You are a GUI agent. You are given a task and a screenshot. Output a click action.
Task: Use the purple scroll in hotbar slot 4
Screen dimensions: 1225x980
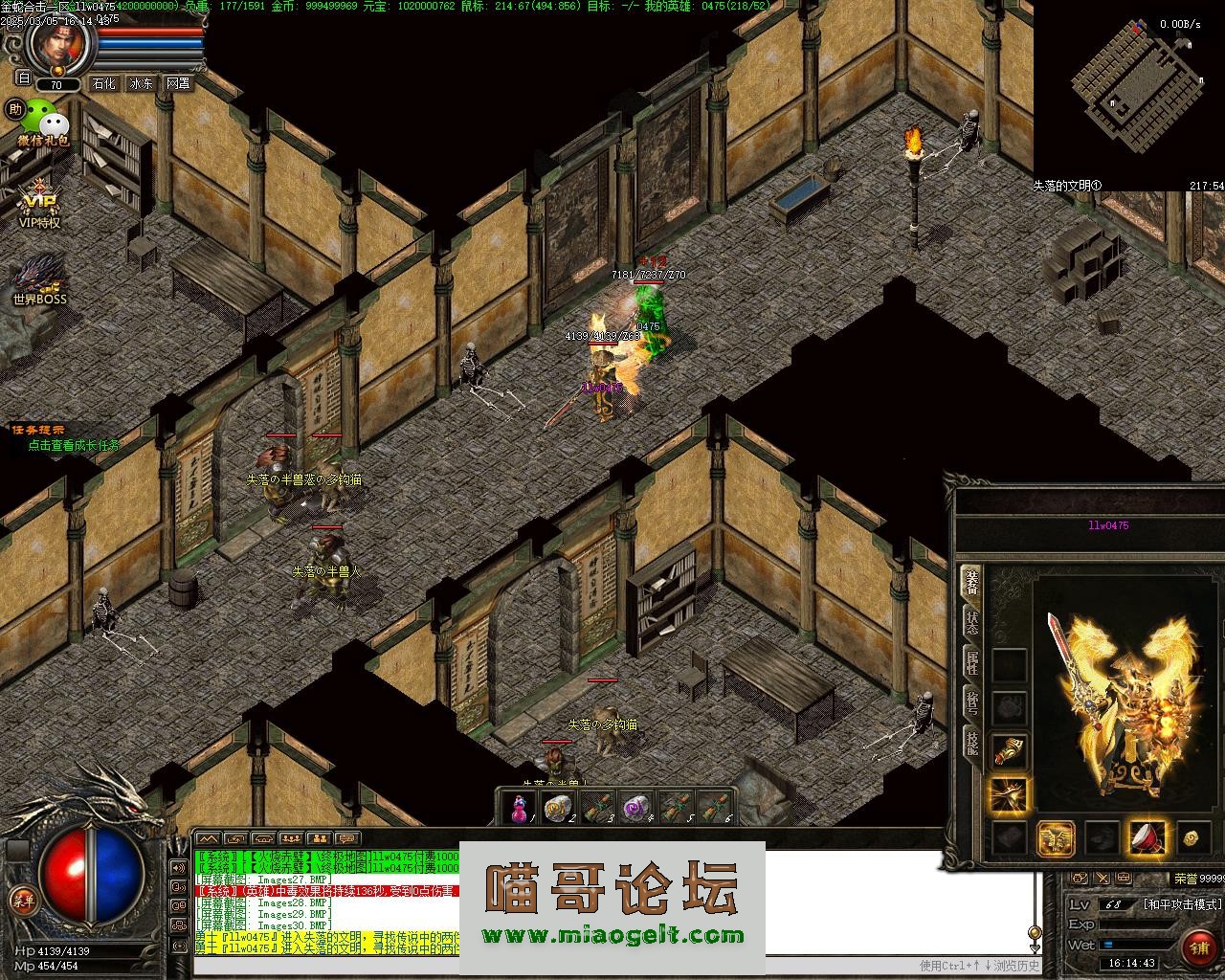click(x=635, y=809)
